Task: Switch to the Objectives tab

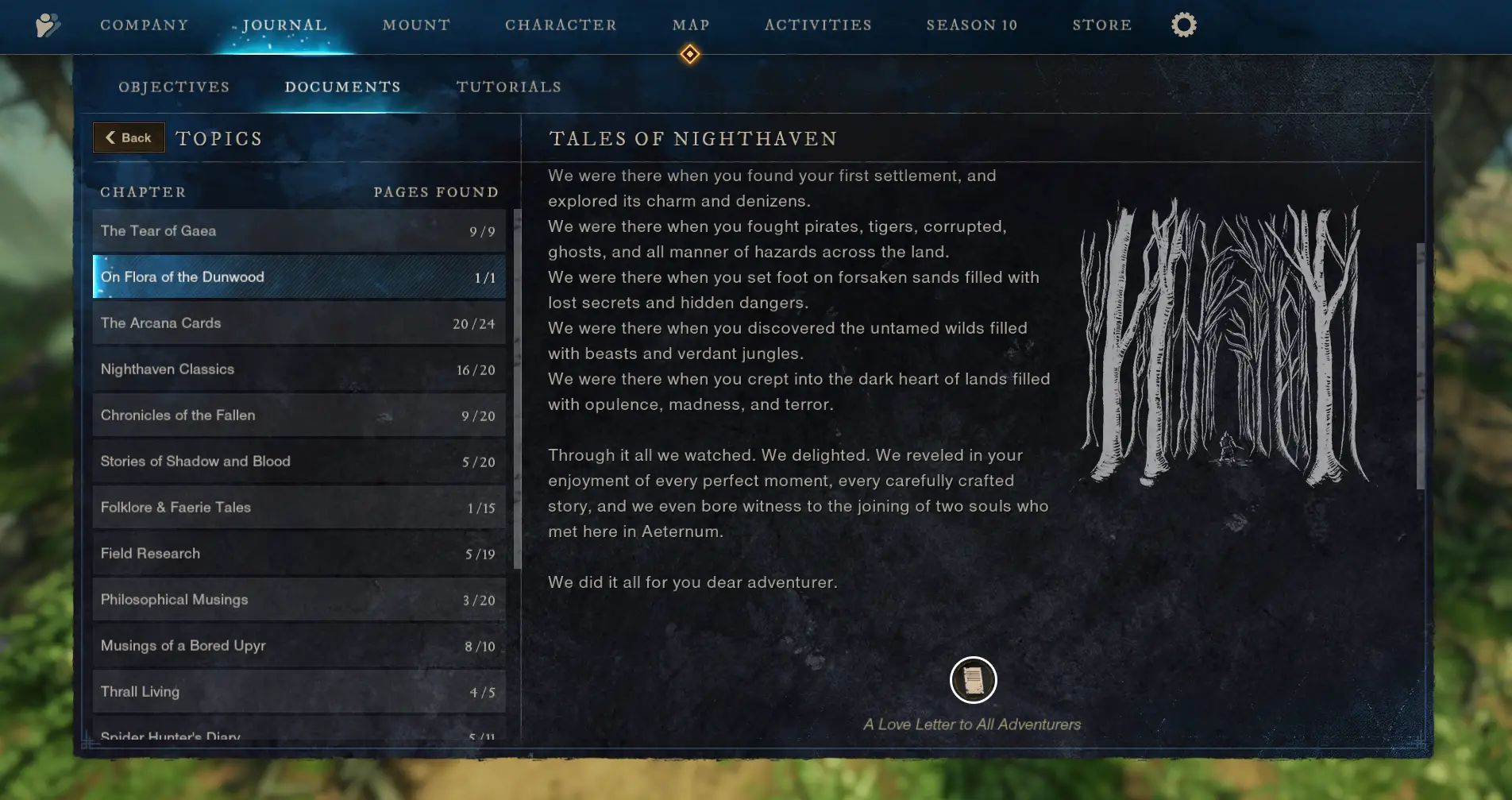Action: pos(174,87)
